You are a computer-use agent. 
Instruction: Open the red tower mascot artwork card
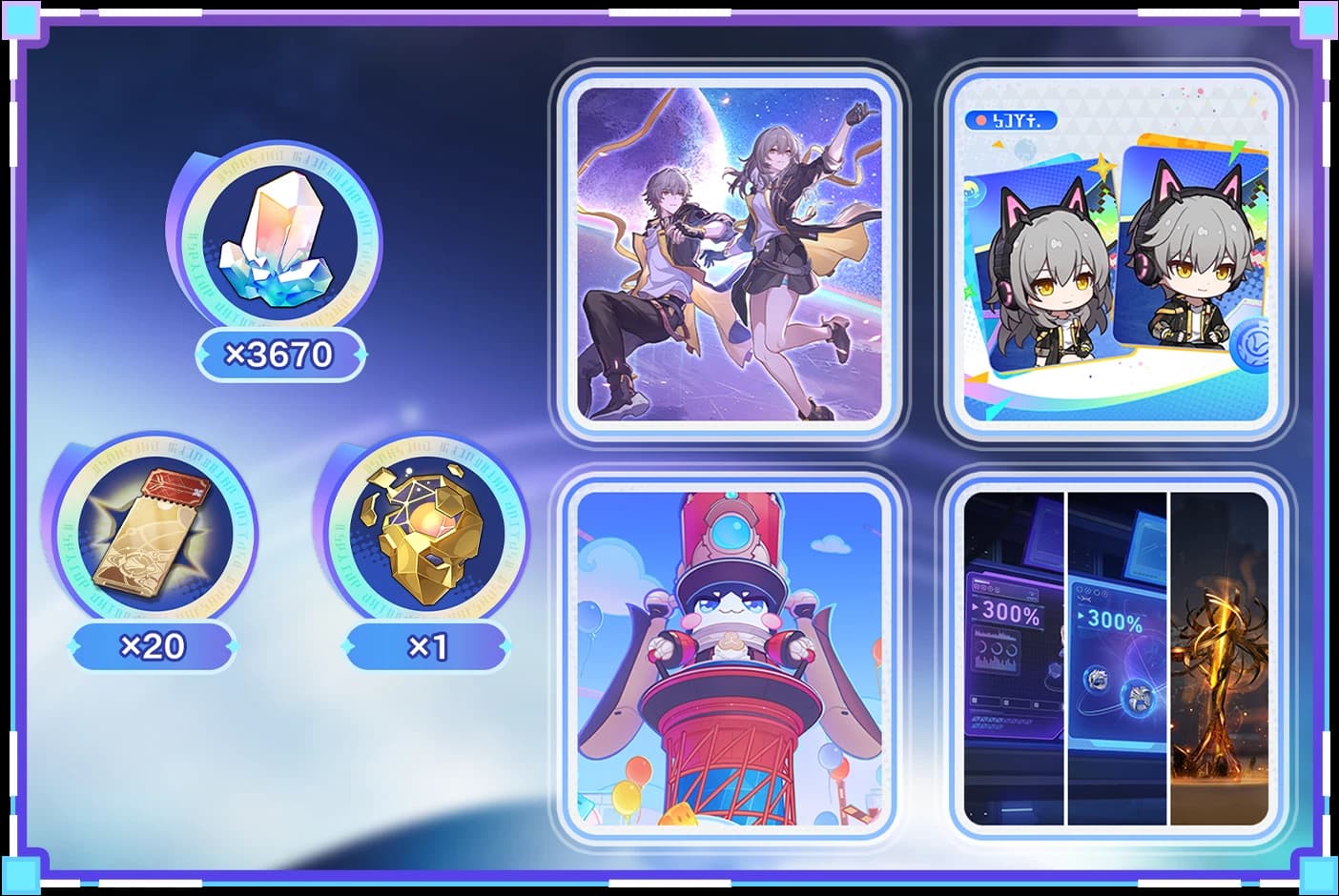click(x=729, y=658)
